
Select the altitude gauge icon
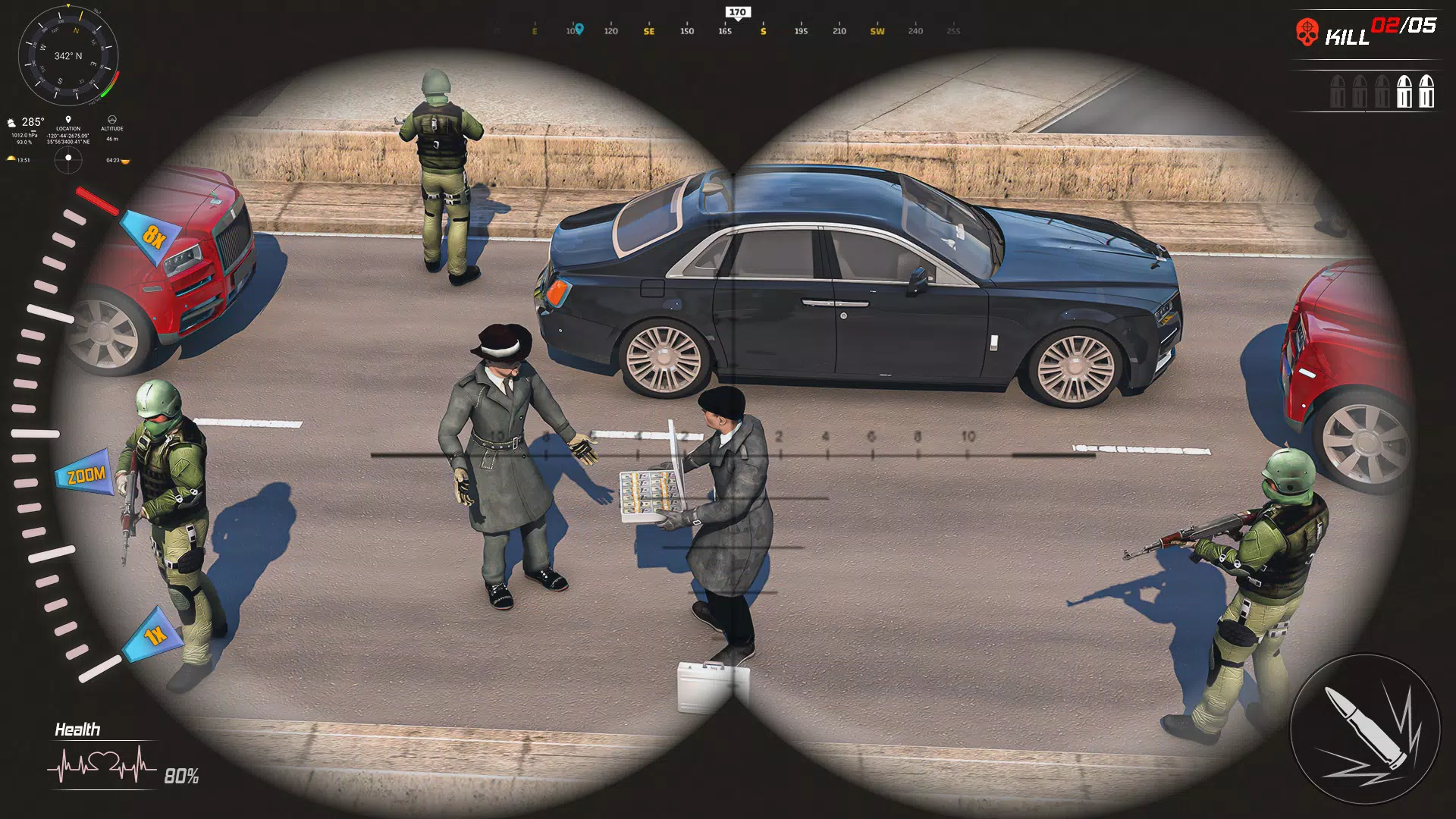112,120
